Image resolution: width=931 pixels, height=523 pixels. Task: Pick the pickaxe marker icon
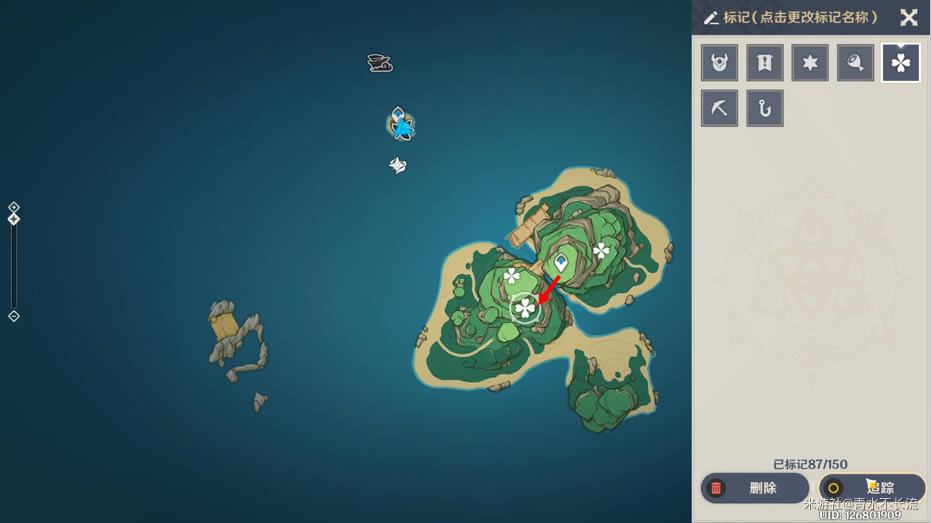[x=719, y=108]
